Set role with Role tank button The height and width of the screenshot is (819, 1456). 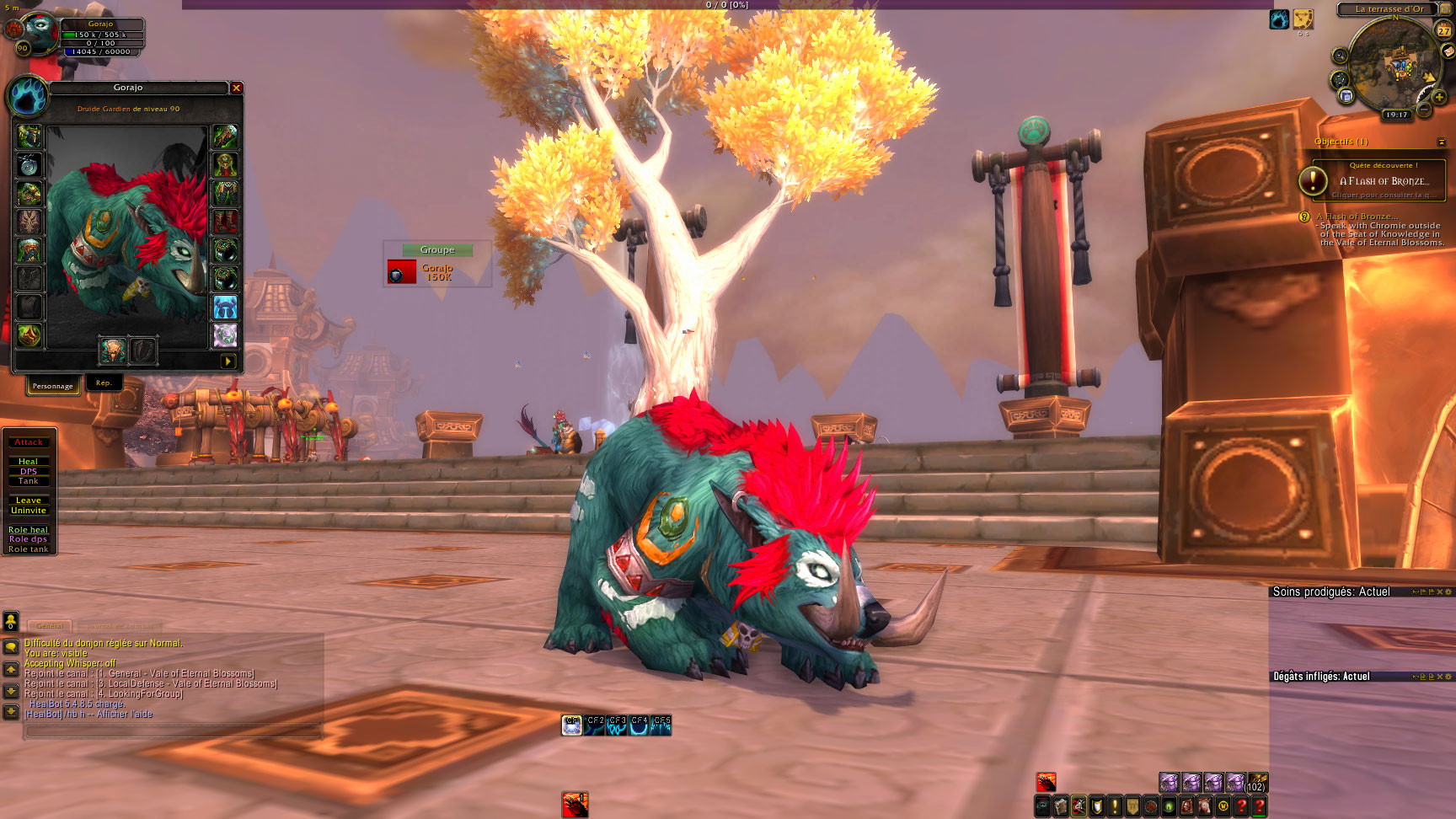pyautogui.click(x=29, y=549)
